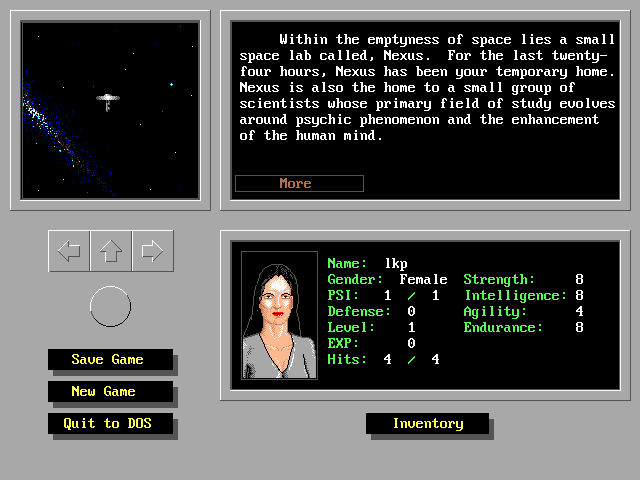This screenshot has height=480, width=640.
Task: Start a New Game
Action: point(104,391)
